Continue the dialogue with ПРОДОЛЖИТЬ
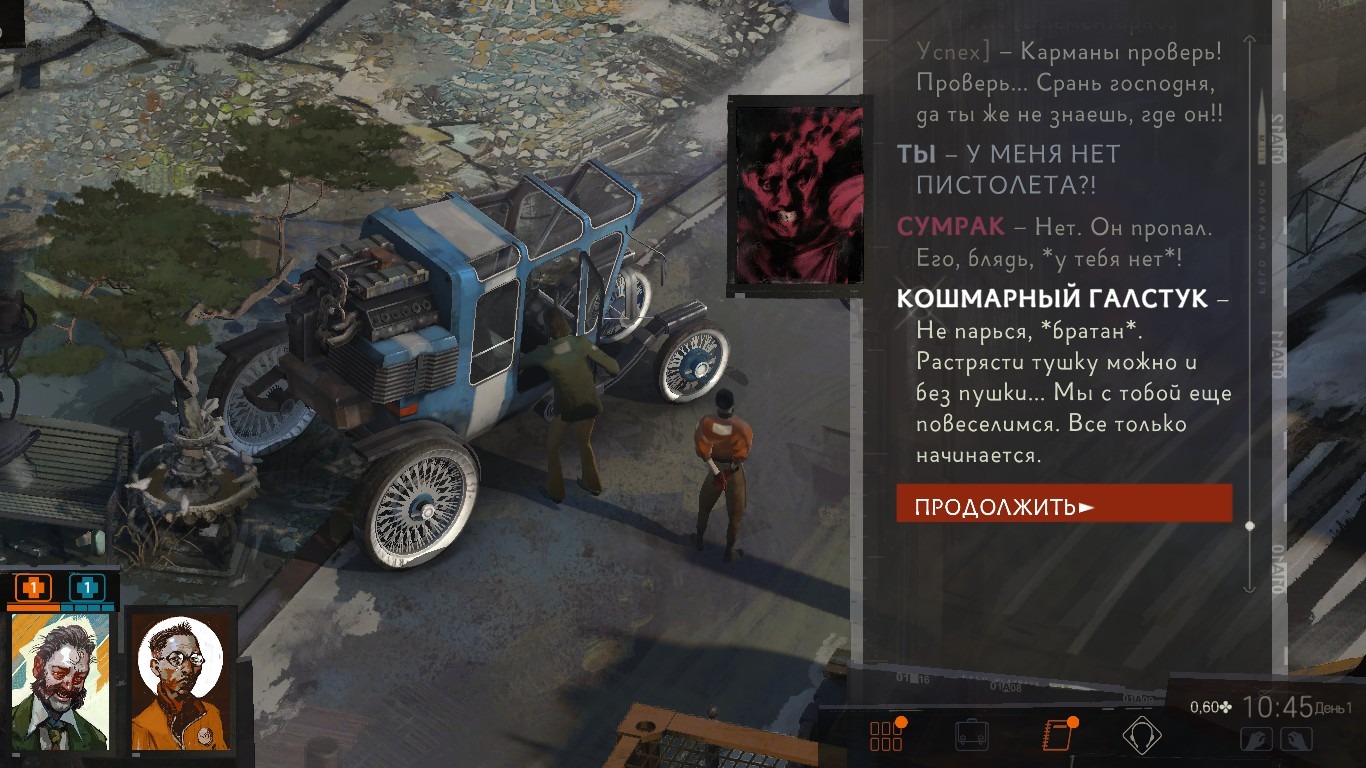Viewport: 1366px width, 768px height. pyautogui.click(x=1063, y=504)
